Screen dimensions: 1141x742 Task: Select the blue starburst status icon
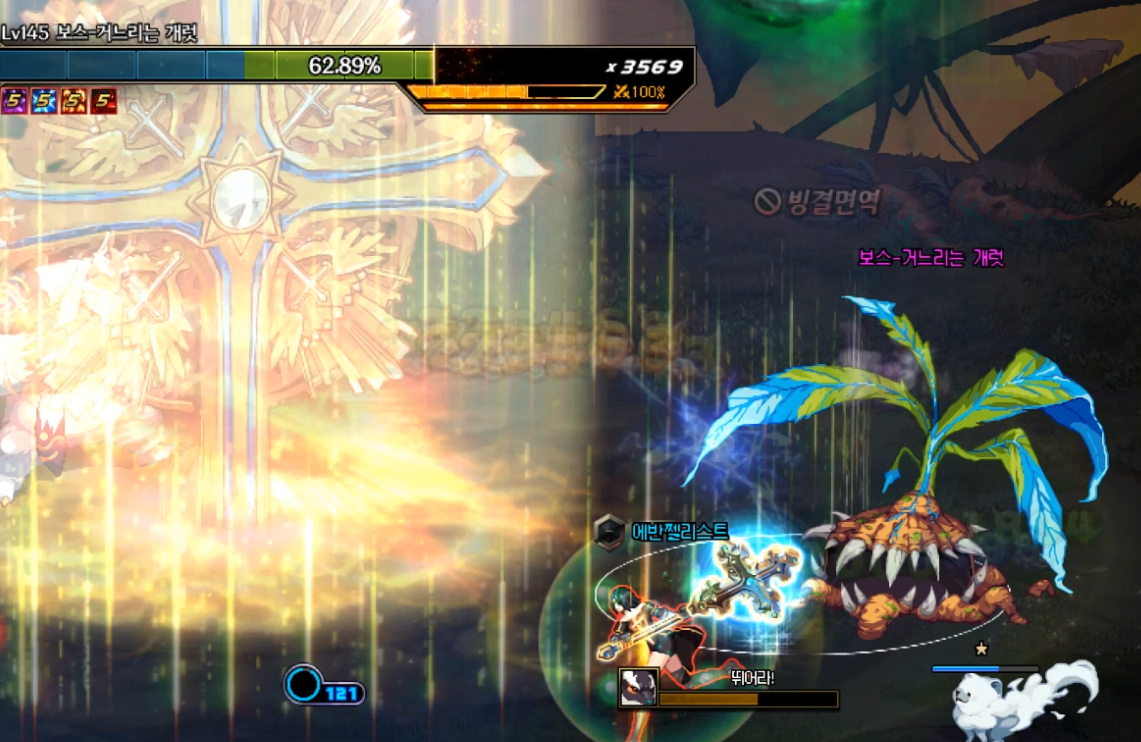click(x=44, y=100)
